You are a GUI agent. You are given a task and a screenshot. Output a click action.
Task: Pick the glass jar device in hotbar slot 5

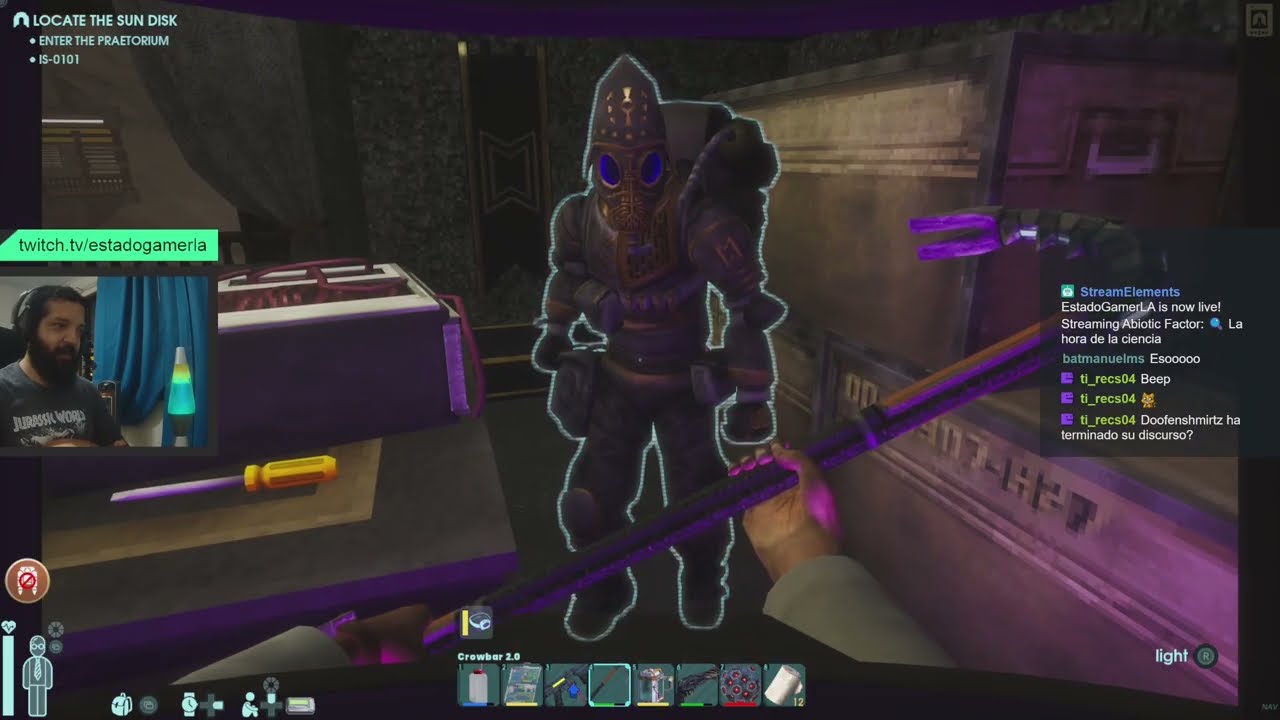[654, 686]
